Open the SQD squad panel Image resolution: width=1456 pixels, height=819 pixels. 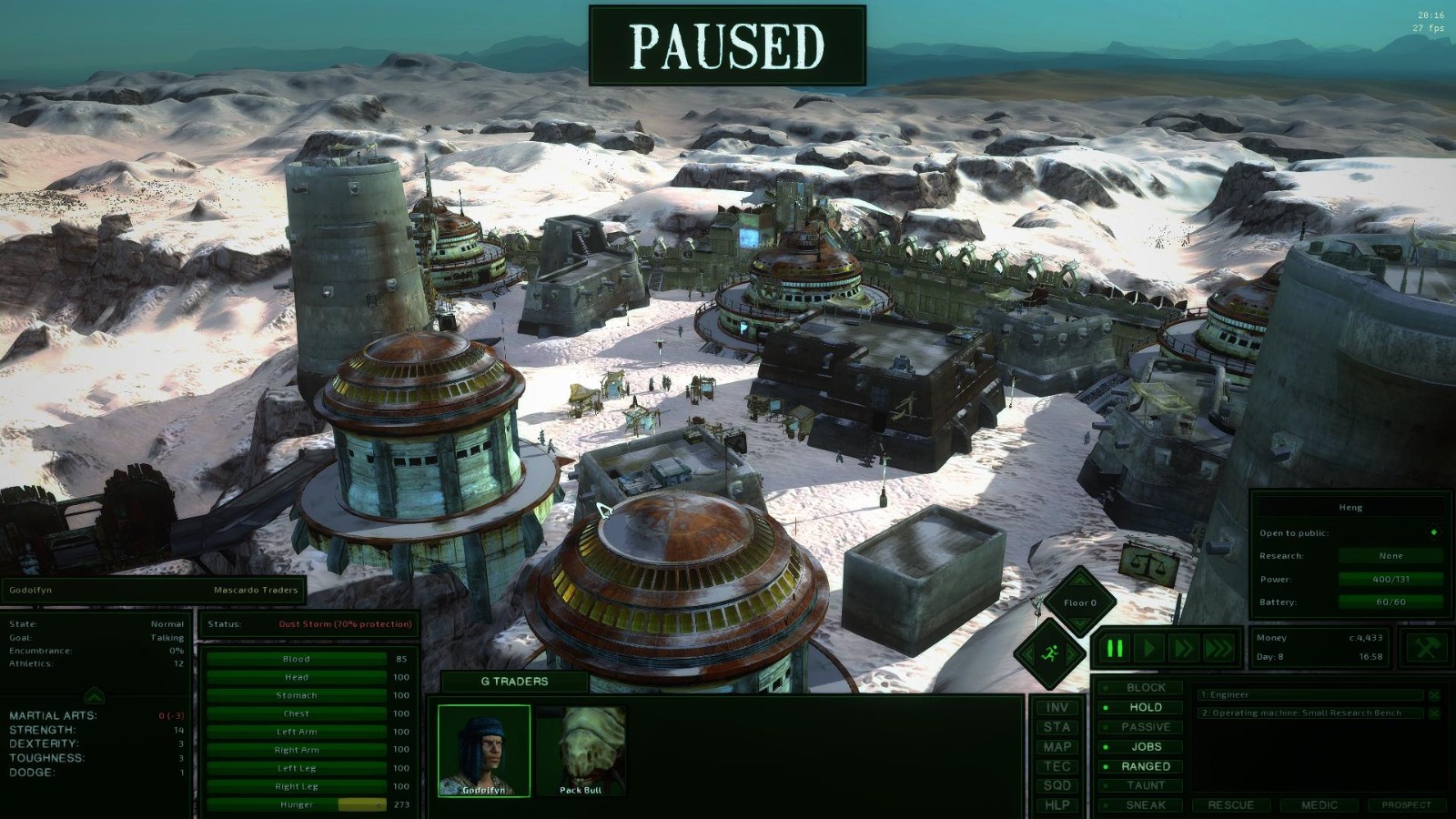1057,785
